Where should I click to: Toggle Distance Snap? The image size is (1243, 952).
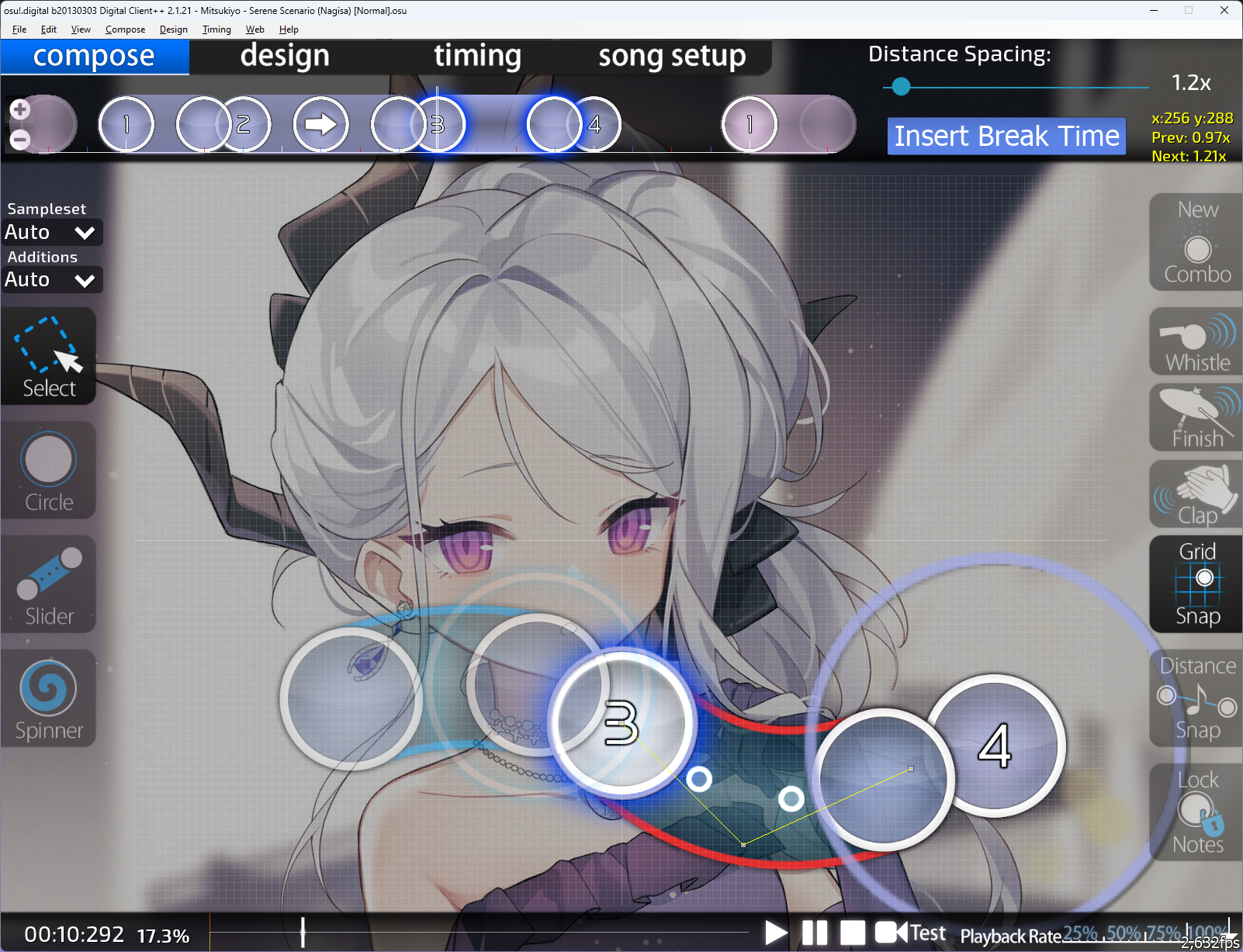point(1196,698)
